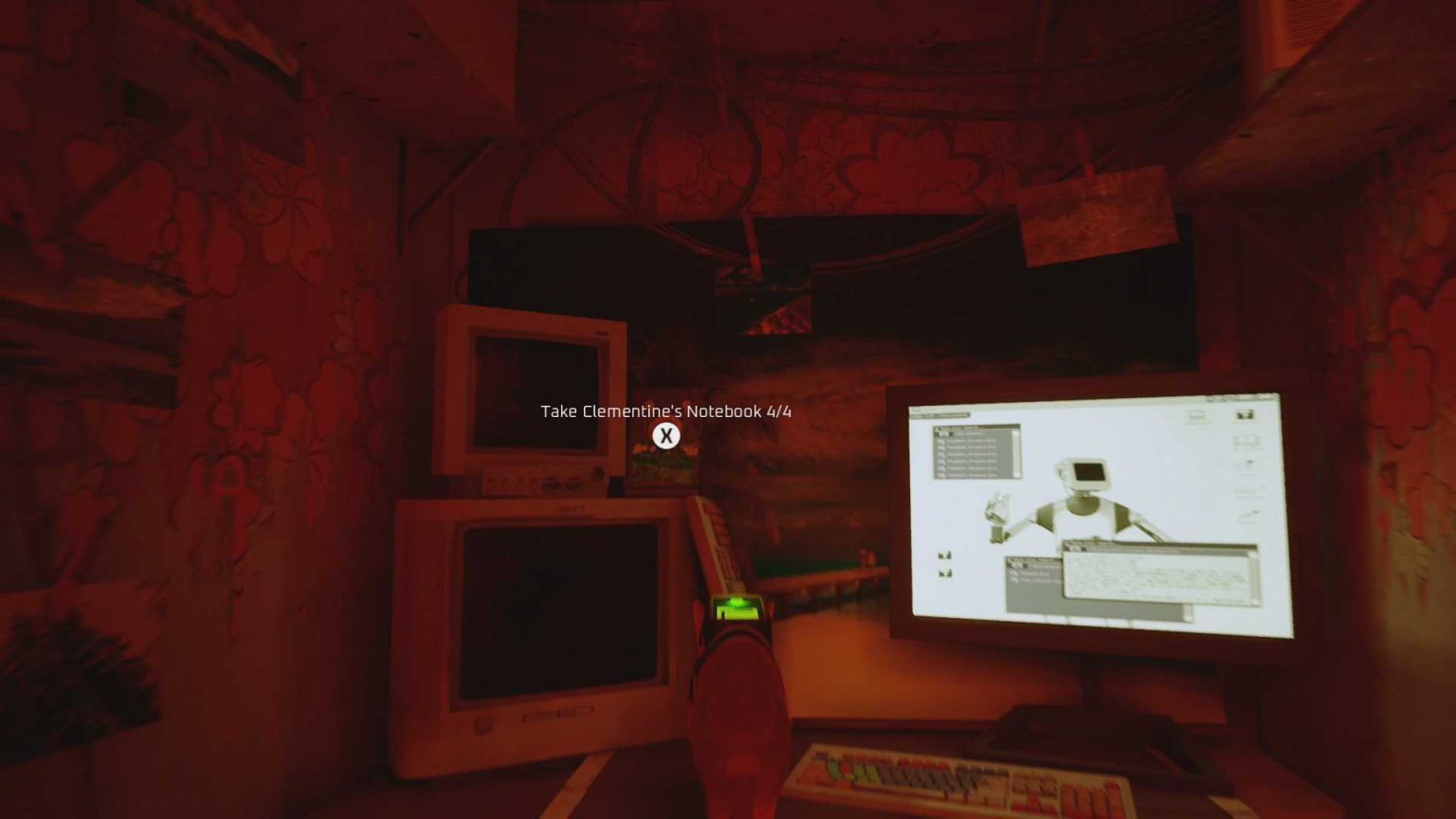The width and height of the screenshot is (1456, 819).
Task: Select the text document window's title bar
Action: point(1157,544)
